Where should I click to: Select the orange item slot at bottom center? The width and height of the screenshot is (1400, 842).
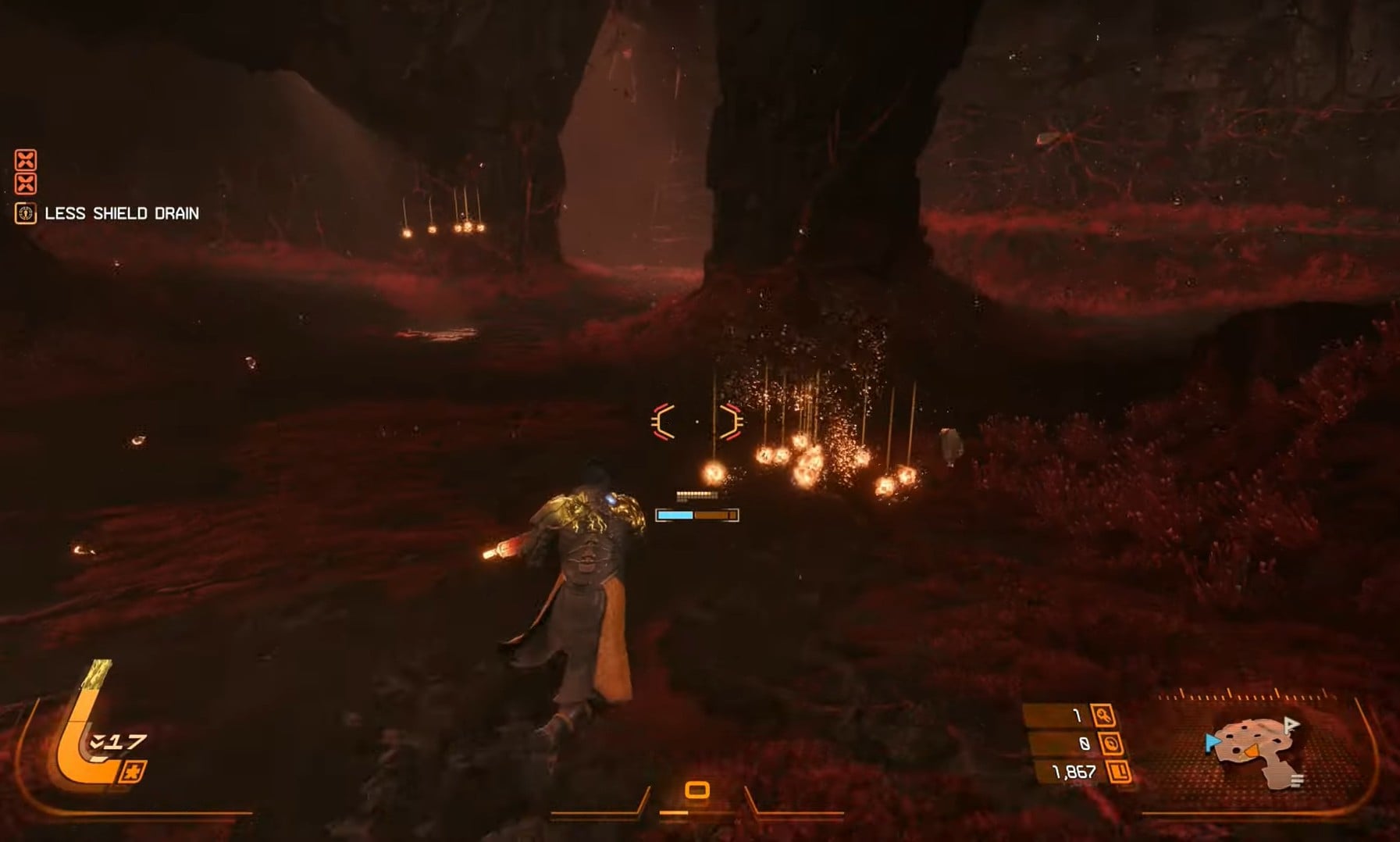[x=697, y=790]
